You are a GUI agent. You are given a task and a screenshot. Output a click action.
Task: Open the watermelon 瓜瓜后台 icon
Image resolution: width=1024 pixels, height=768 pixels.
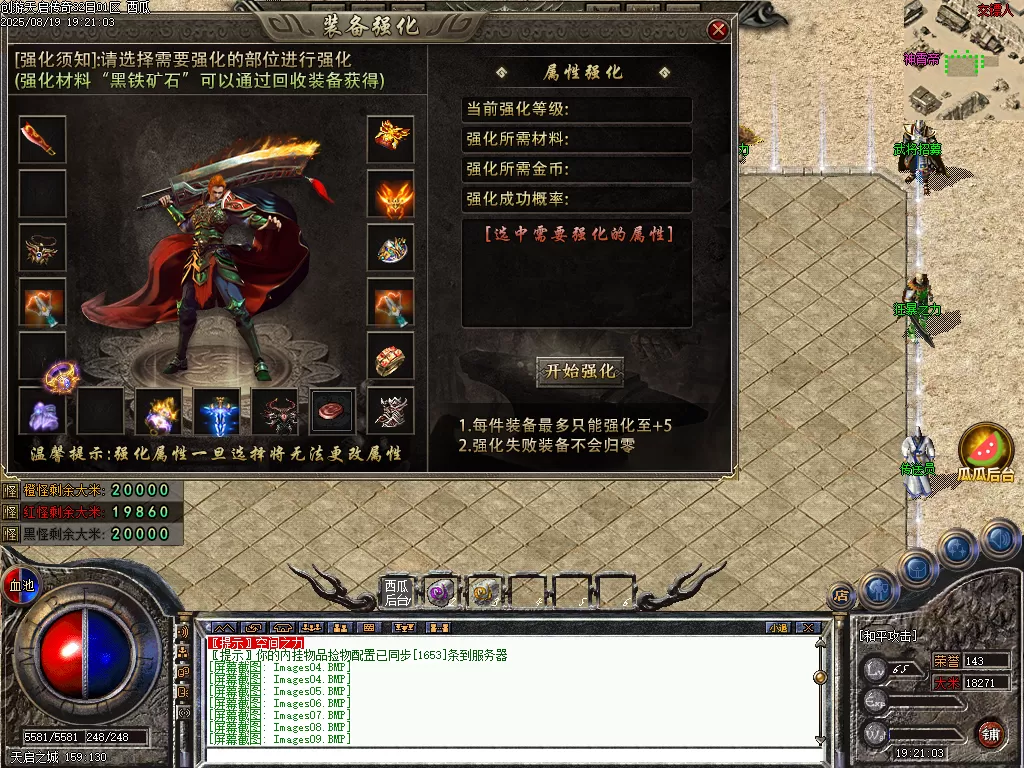(x=985, y=449)
